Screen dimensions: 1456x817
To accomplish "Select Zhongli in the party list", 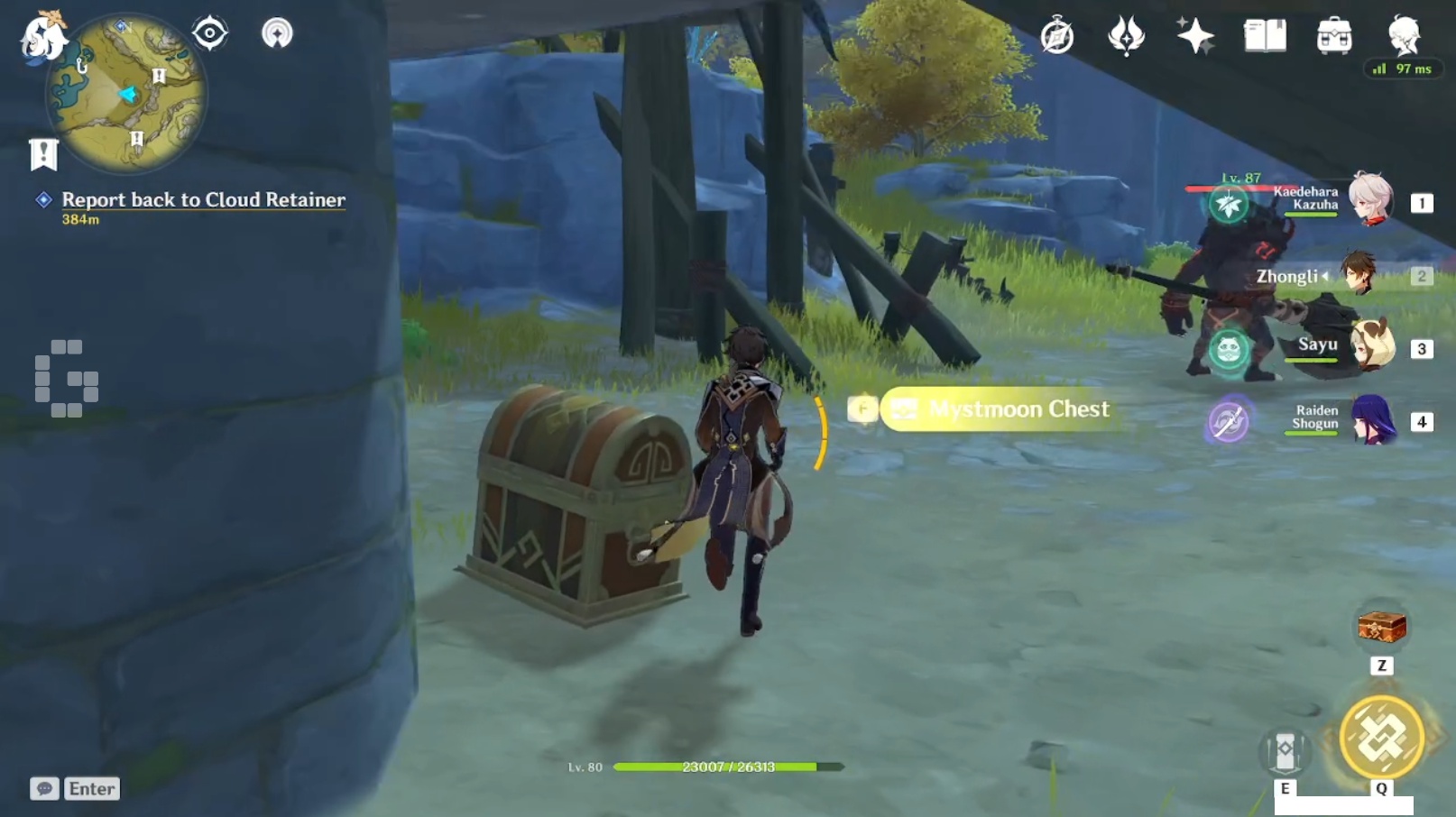I will (1356, 274).
